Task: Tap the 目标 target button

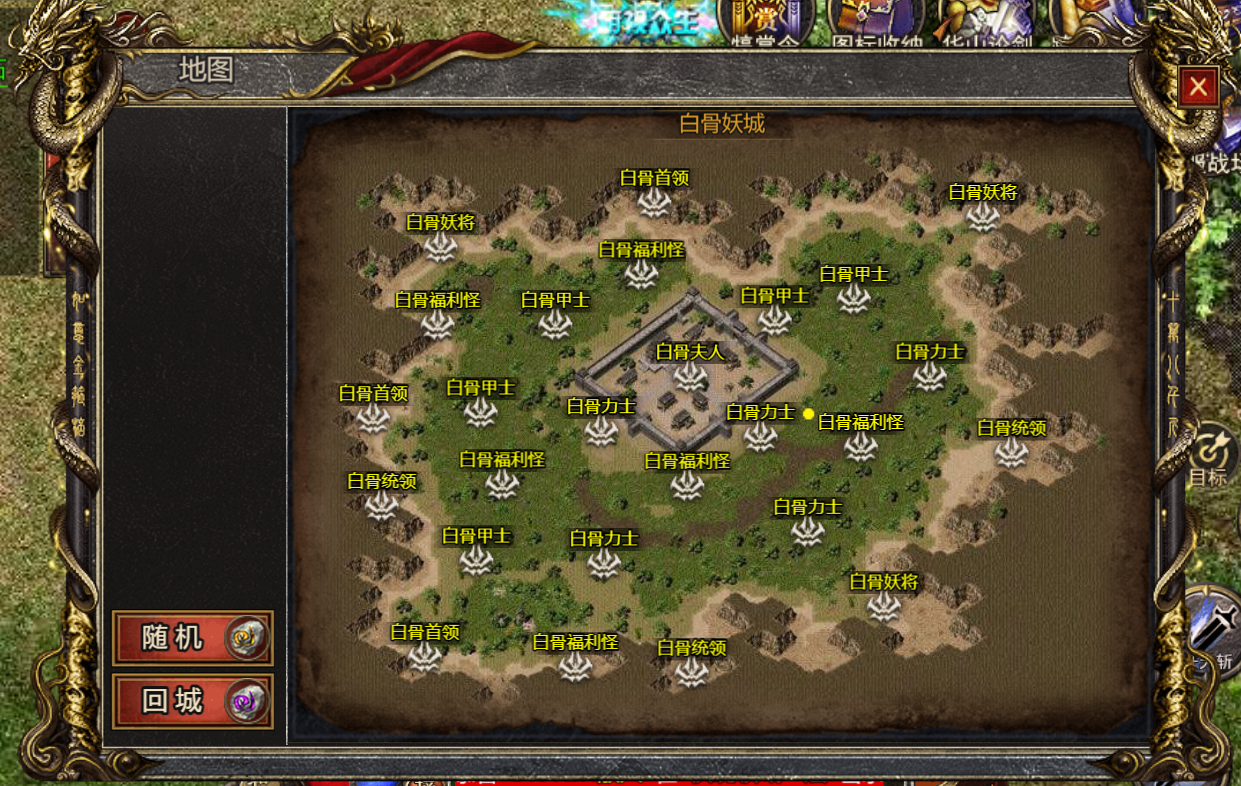Action: click(1213, 455)
